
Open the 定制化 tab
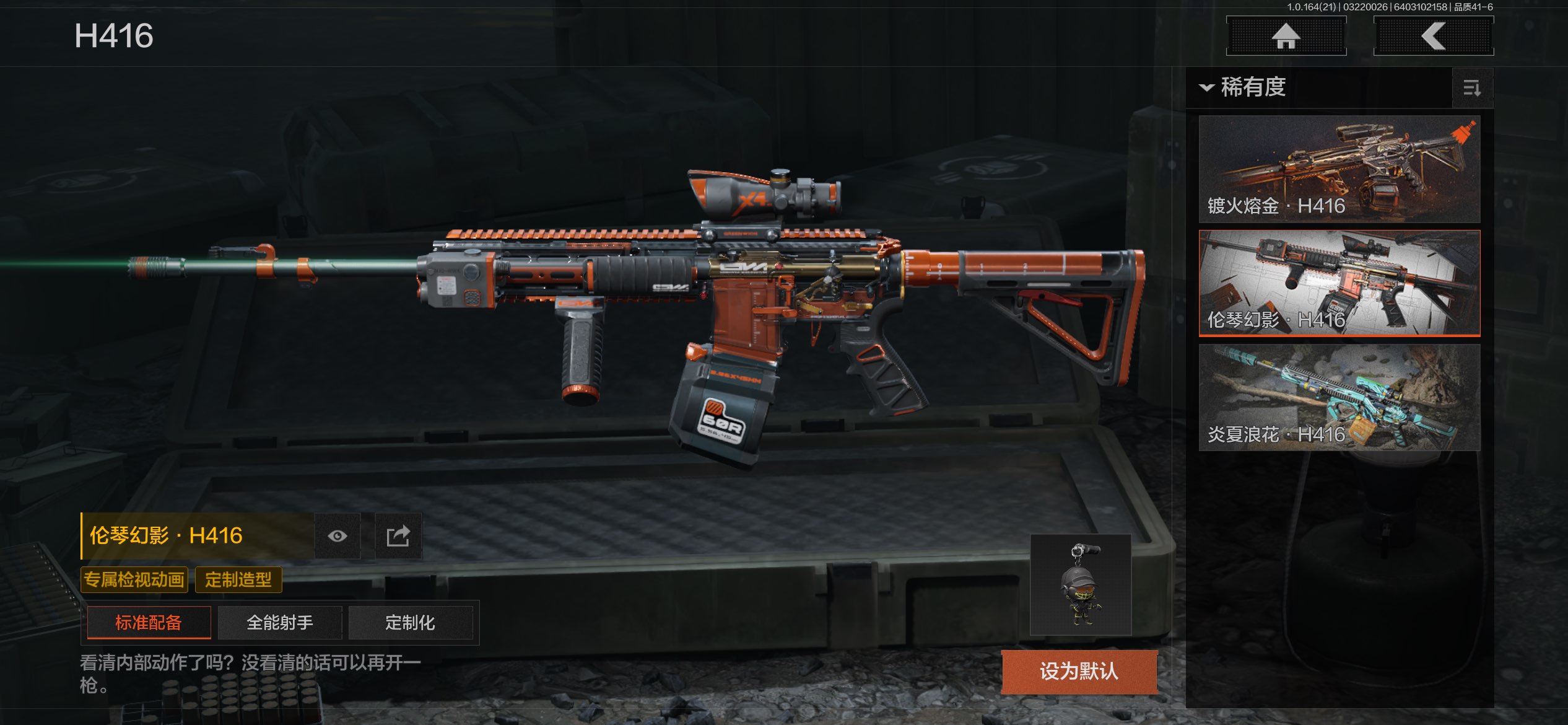tap(410, 622)
